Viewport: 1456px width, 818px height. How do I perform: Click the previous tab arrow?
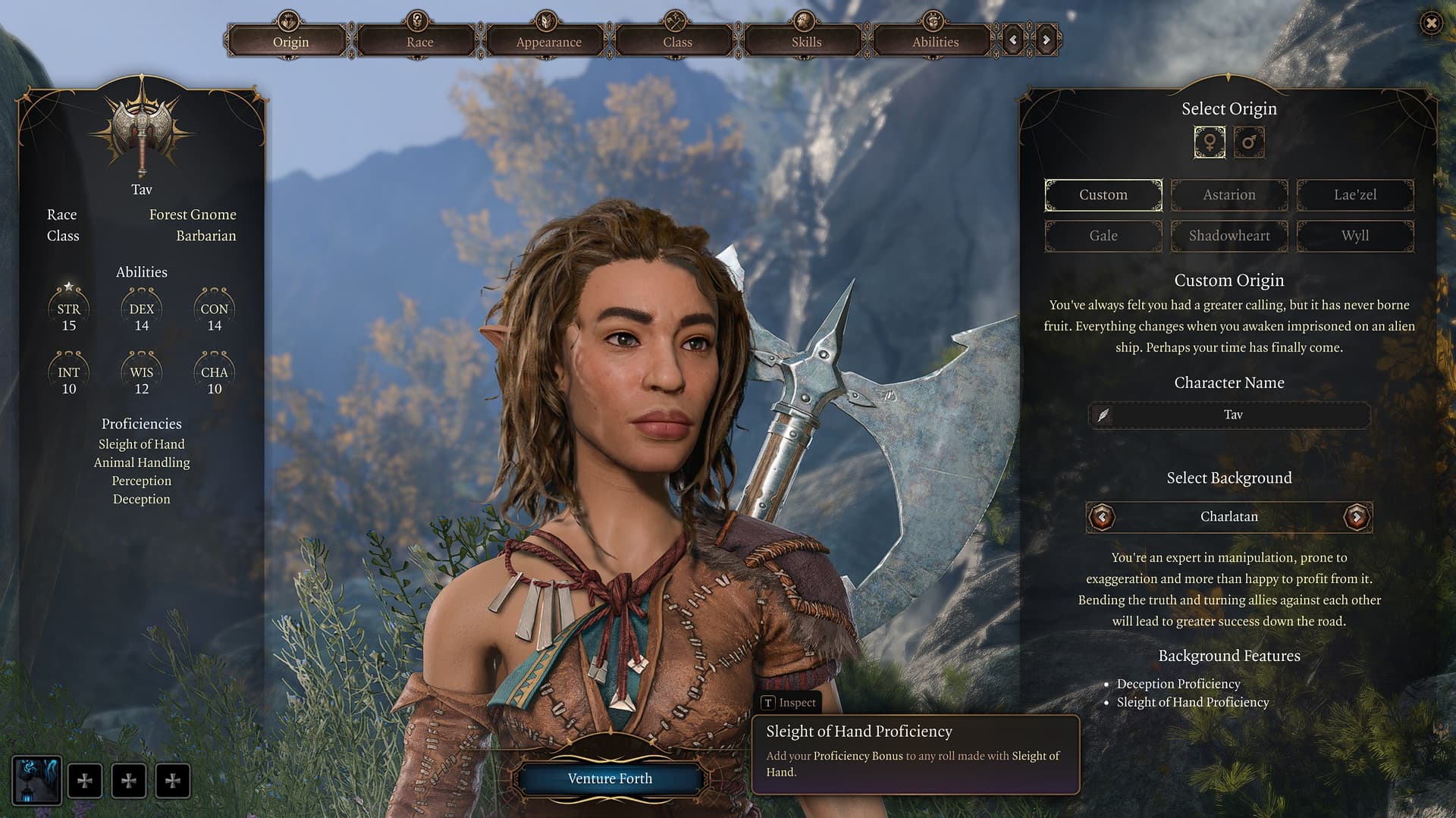pyautogui.click(x=1013, y=40)
